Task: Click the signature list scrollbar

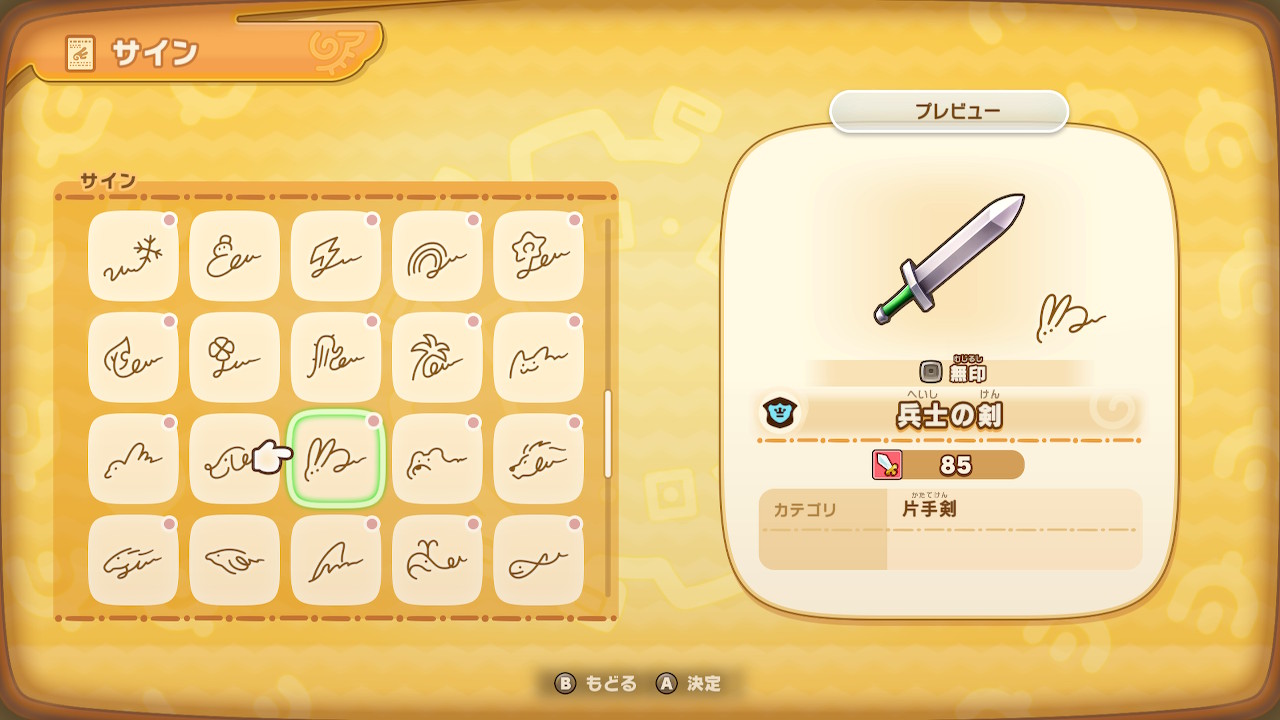Action: coord(608,434)
